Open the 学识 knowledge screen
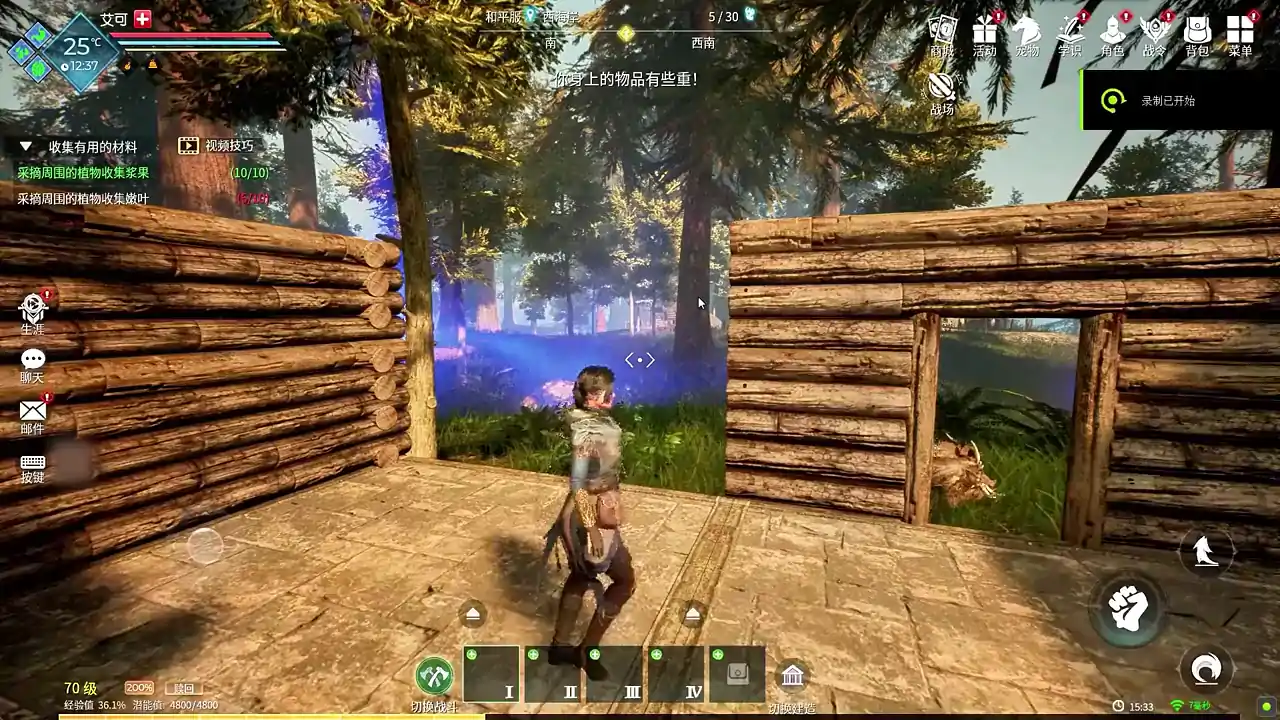 [1070, 33]
